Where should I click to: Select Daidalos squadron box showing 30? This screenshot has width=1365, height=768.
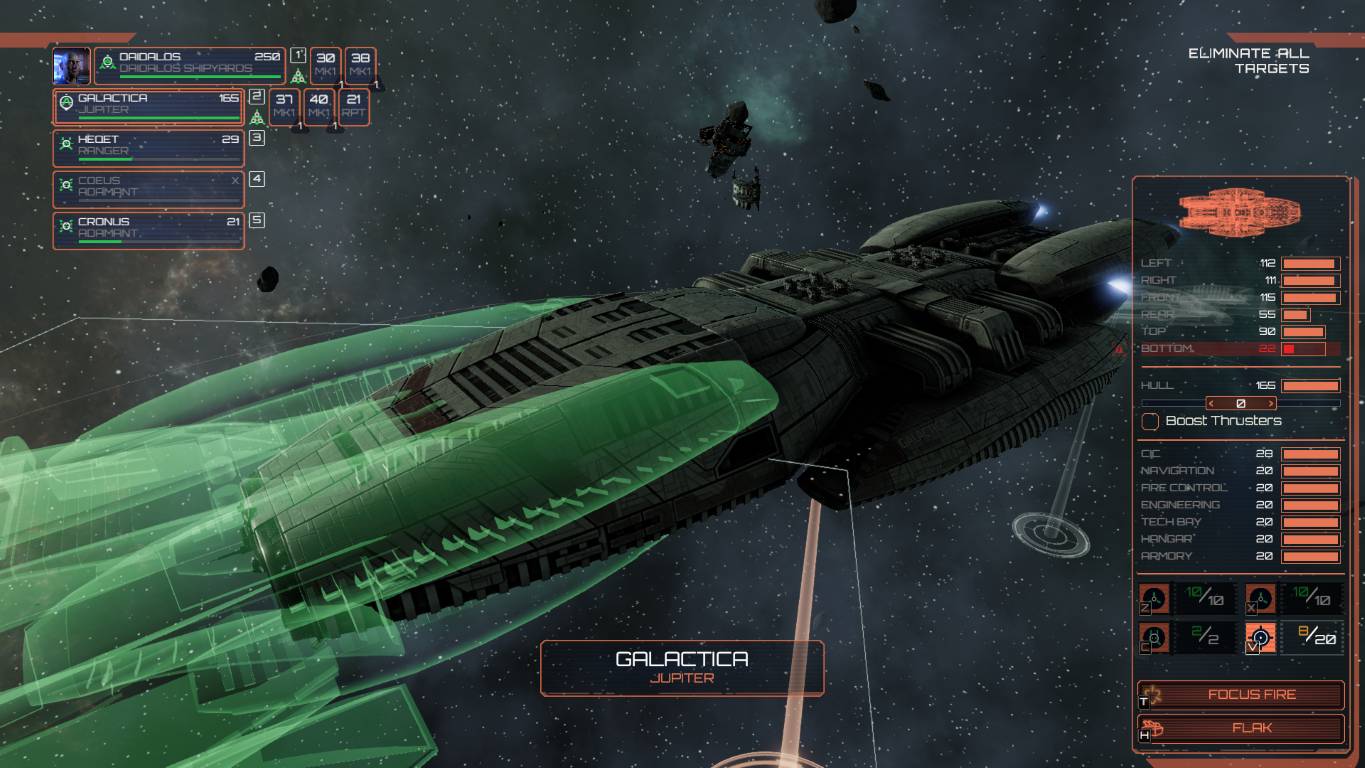tap(325, 65)
